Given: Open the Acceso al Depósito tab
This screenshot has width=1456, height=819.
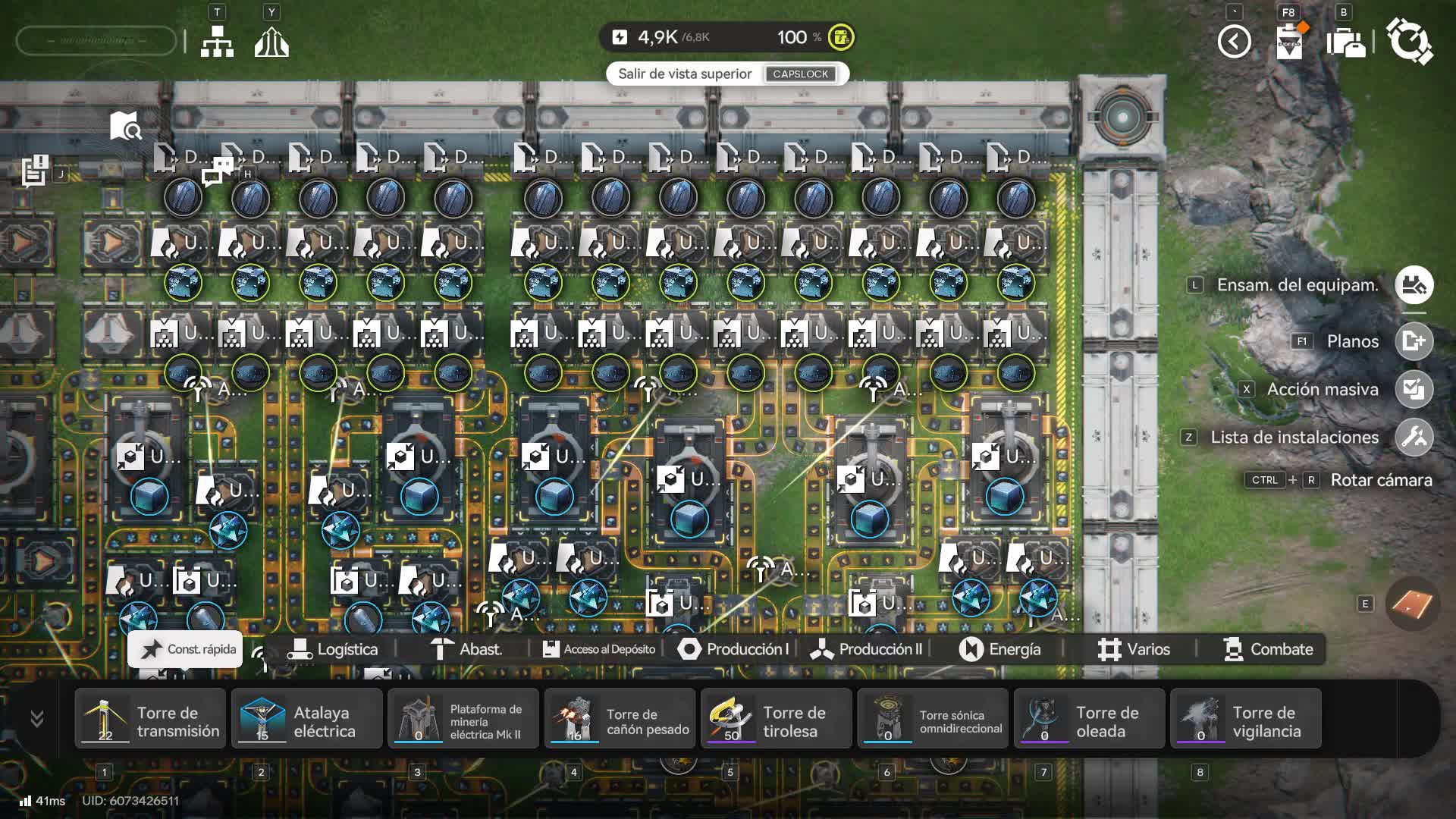Looking at the screenshot, I should coord(599,649).
